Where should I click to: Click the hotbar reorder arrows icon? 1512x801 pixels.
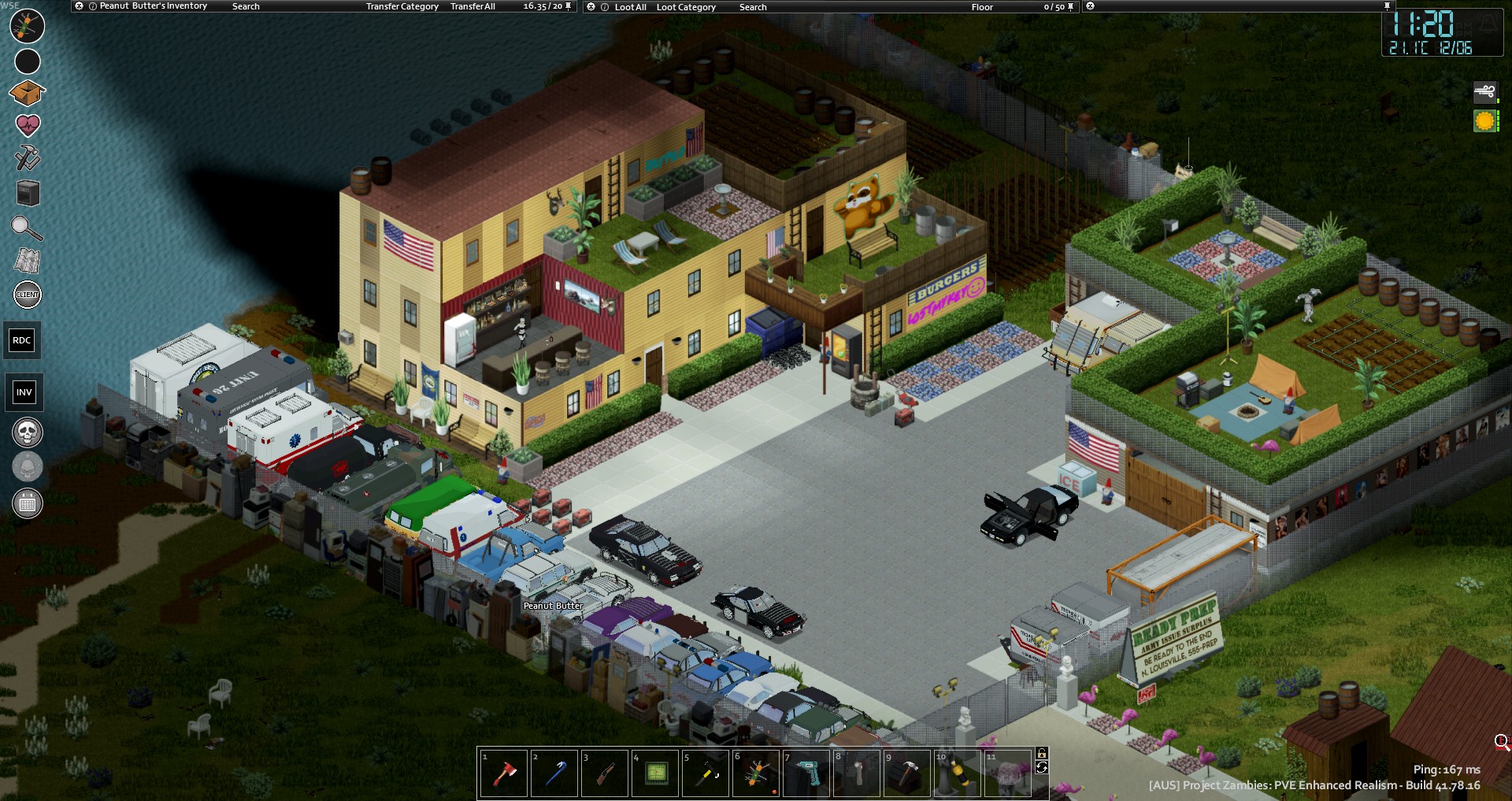(x=1042, y=767)
